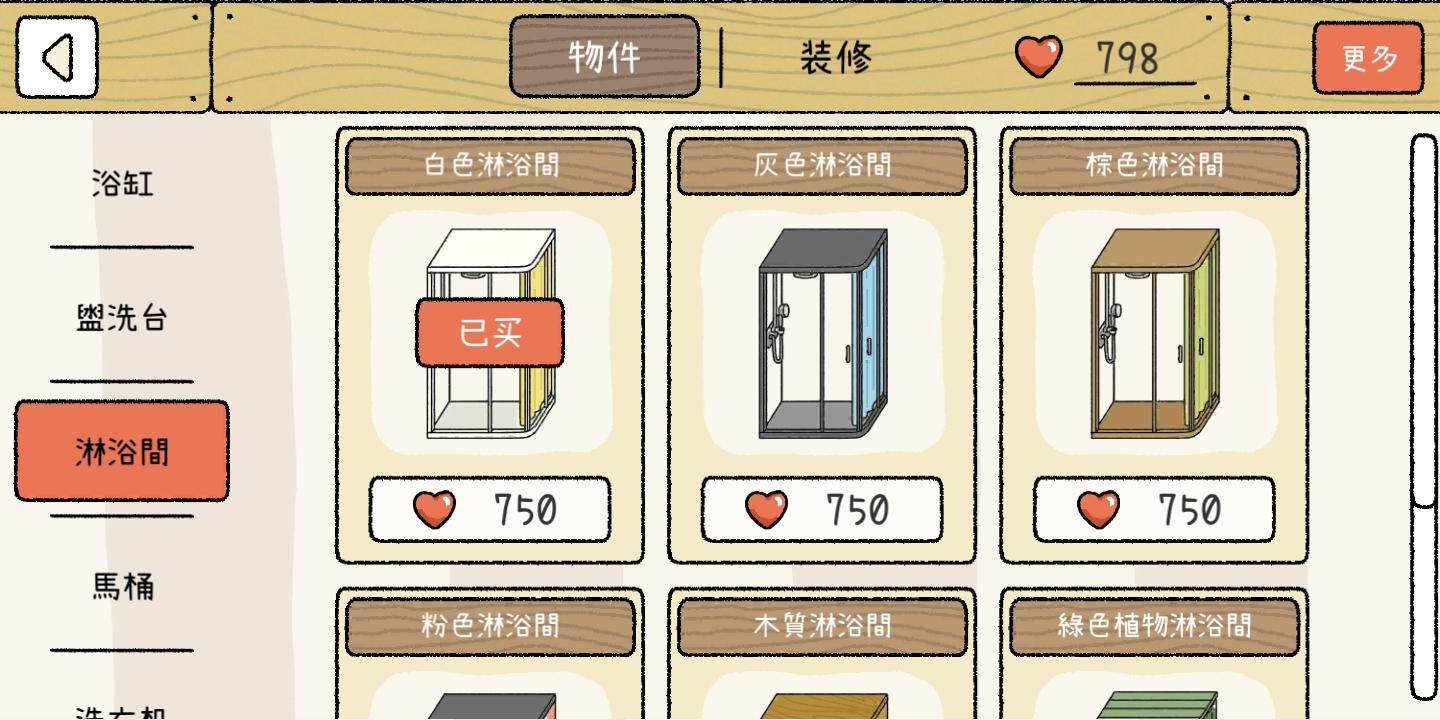This screenshot has width=1440, height=720.
Task: Select the 浴缸 category in the sidebar
Action: click(x=121, y=184)
